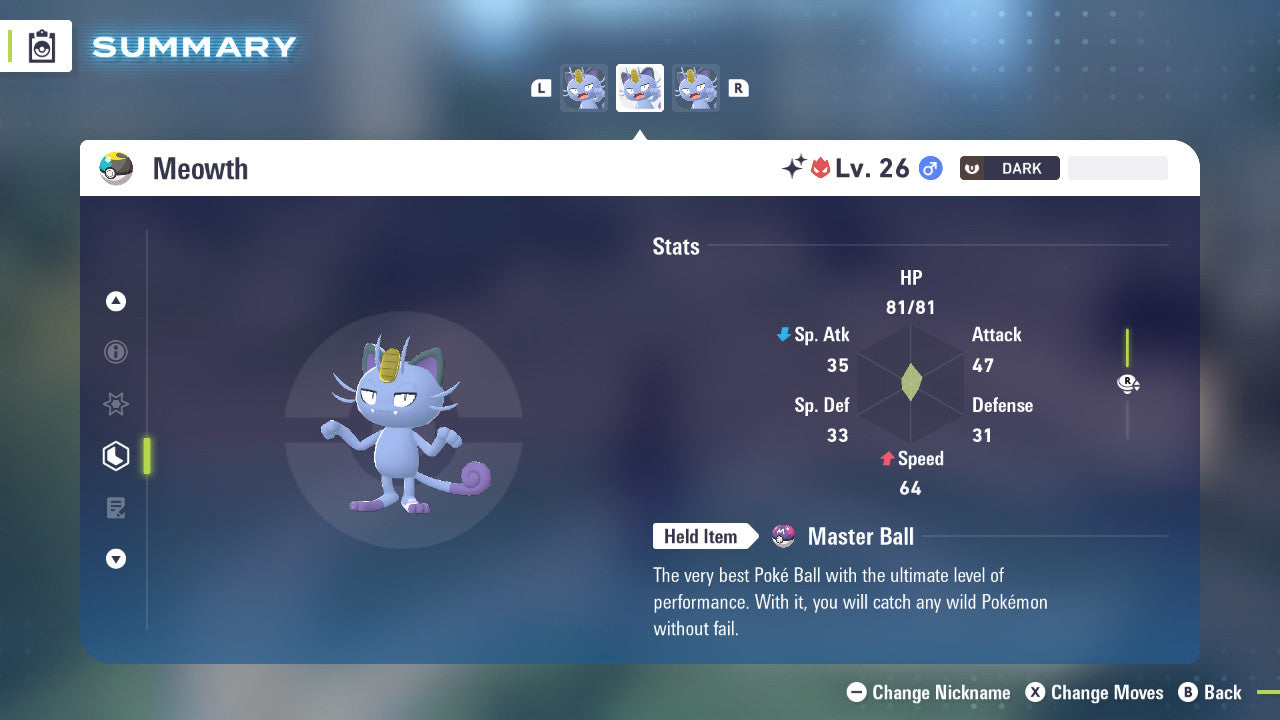Switch to the leftmost party member thumbnail
The image size is (1280, 720).
[584, 88]
